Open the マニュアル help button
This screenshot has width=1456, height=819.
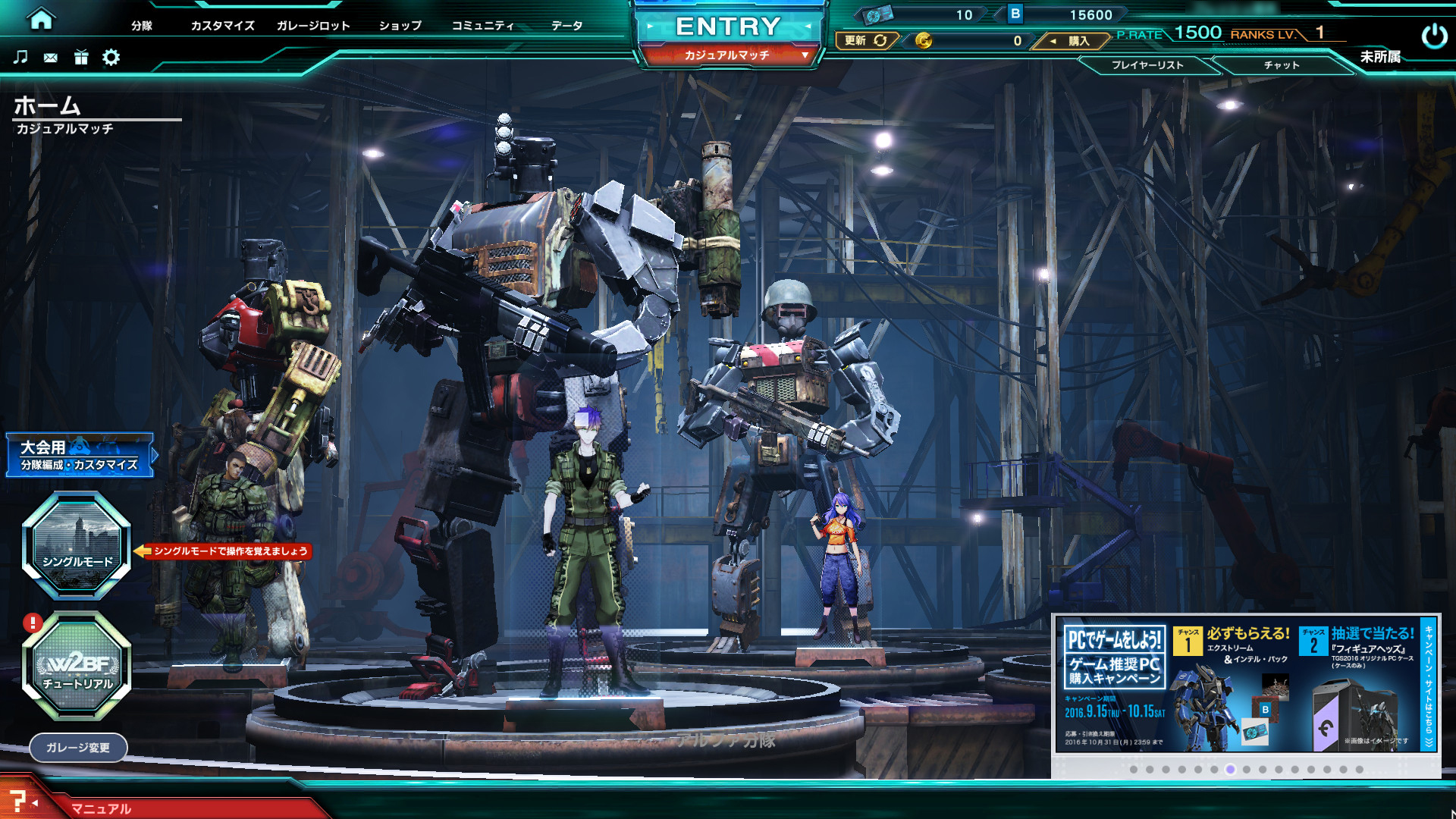coord(101,808)
